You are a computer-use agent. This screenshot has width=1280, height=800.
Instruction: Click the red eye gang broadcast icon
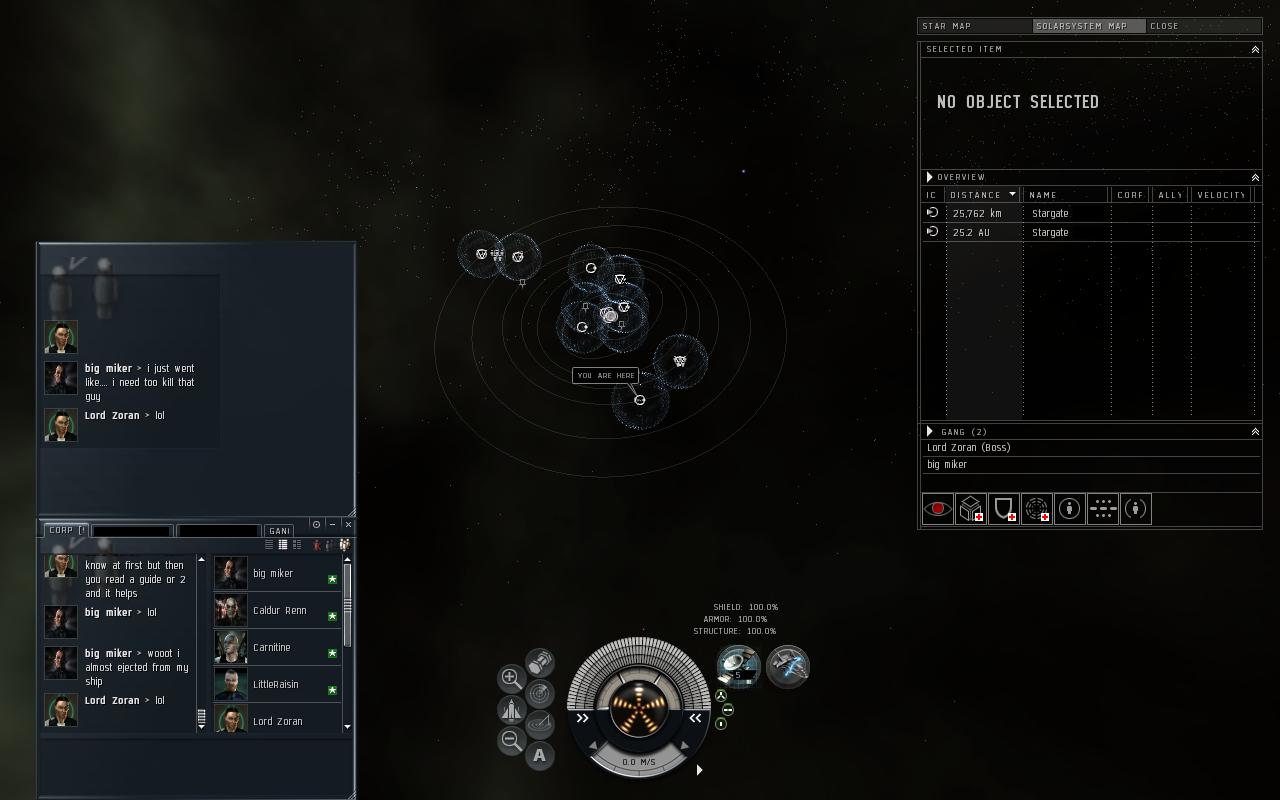click(x=937, y=509)
